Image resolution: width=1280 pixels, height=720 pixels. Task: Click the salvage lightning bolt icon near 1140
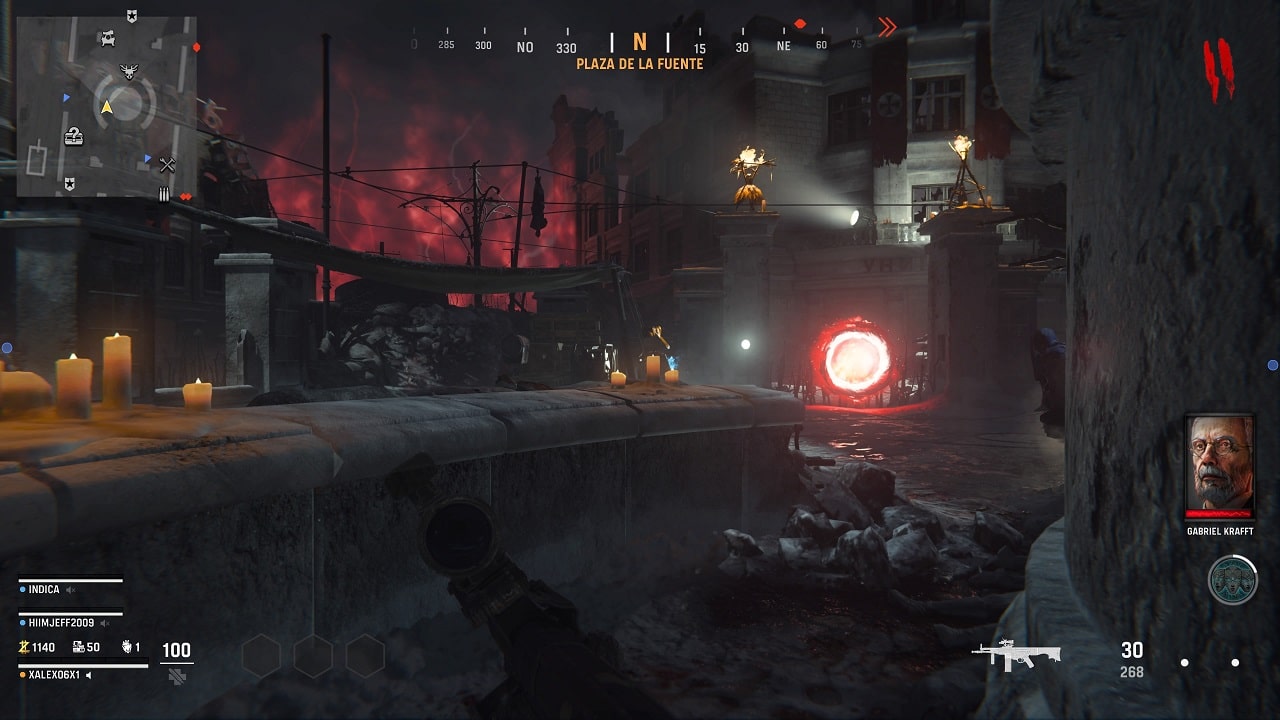tap(22, 649)
